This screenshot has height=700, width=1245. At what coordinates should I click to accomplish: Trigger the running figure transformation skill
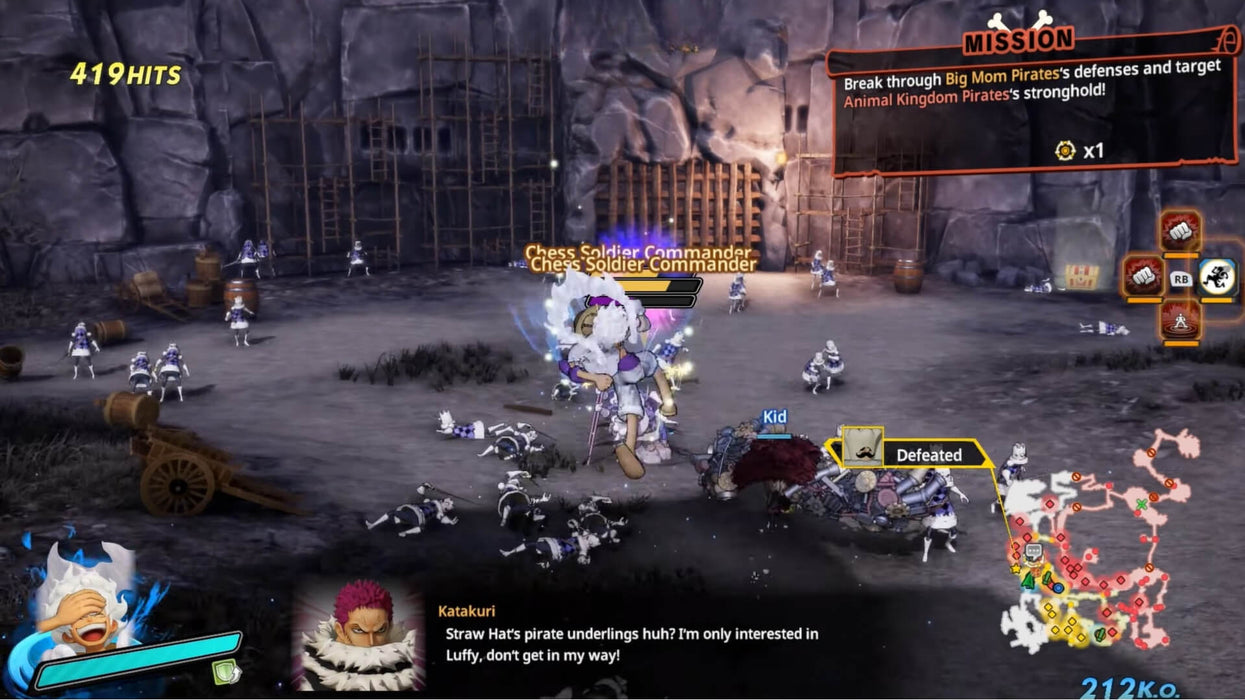(1218, 277)
